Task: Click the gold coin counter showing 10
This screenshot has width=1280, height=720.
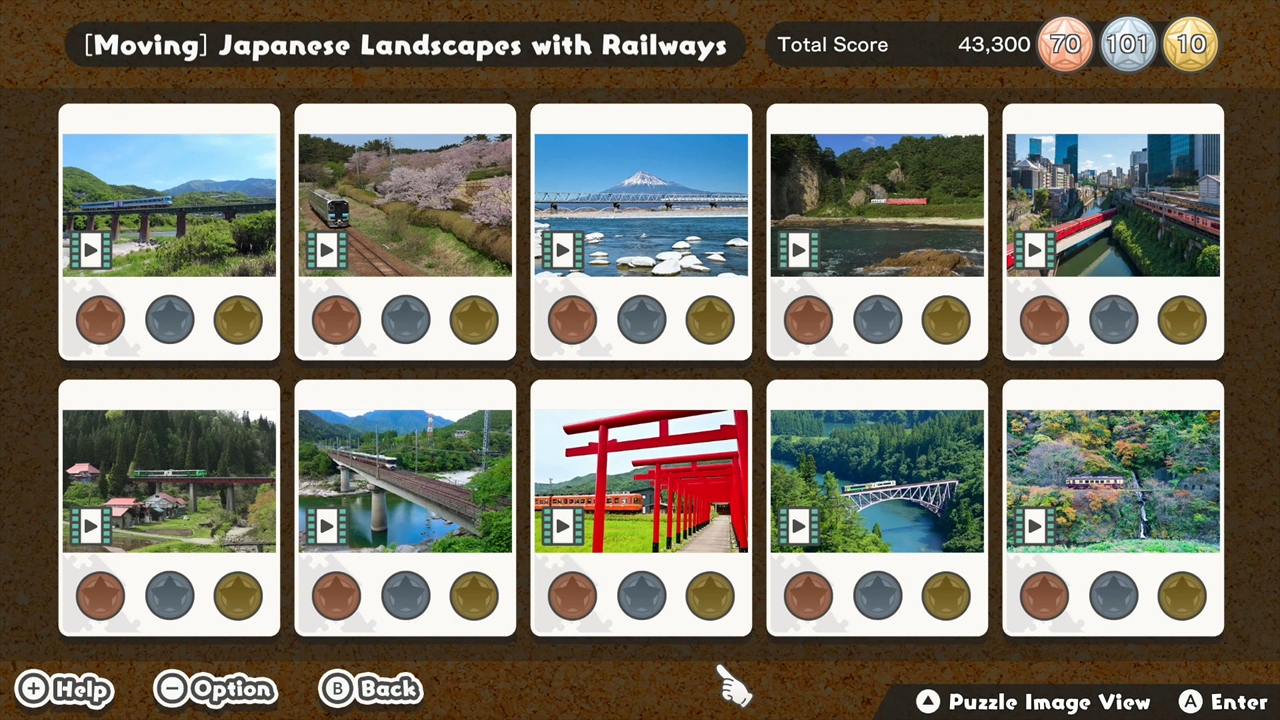Action: [x=1191, y=44]
